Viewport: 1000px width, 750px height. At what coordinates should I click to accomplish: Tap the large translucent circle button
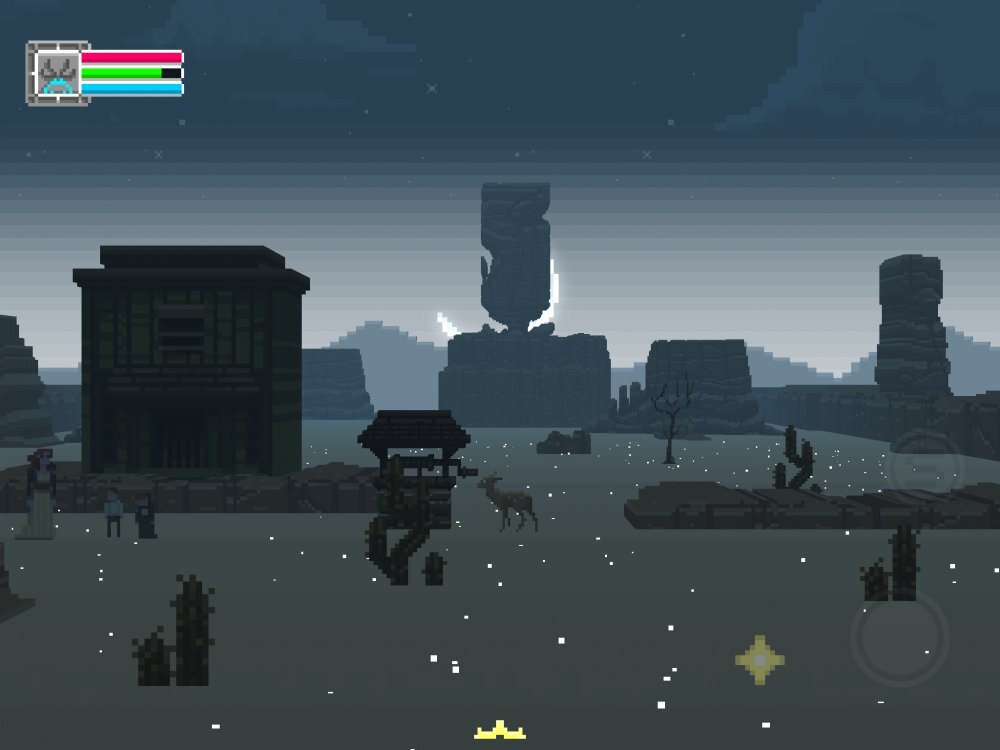click(899, 637)
